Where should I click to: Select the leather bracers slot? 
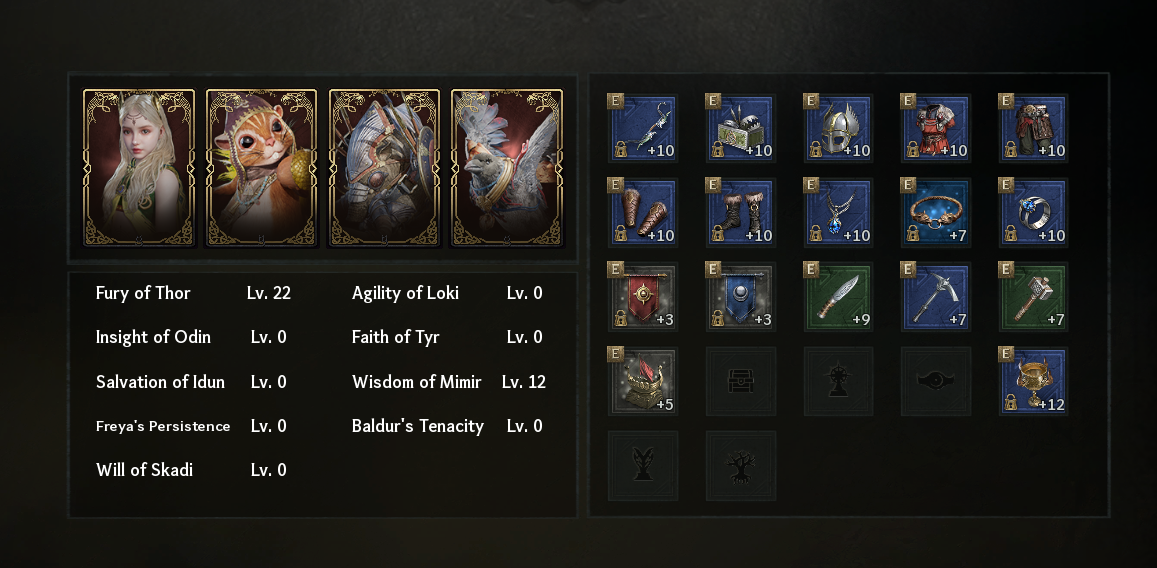643,213
